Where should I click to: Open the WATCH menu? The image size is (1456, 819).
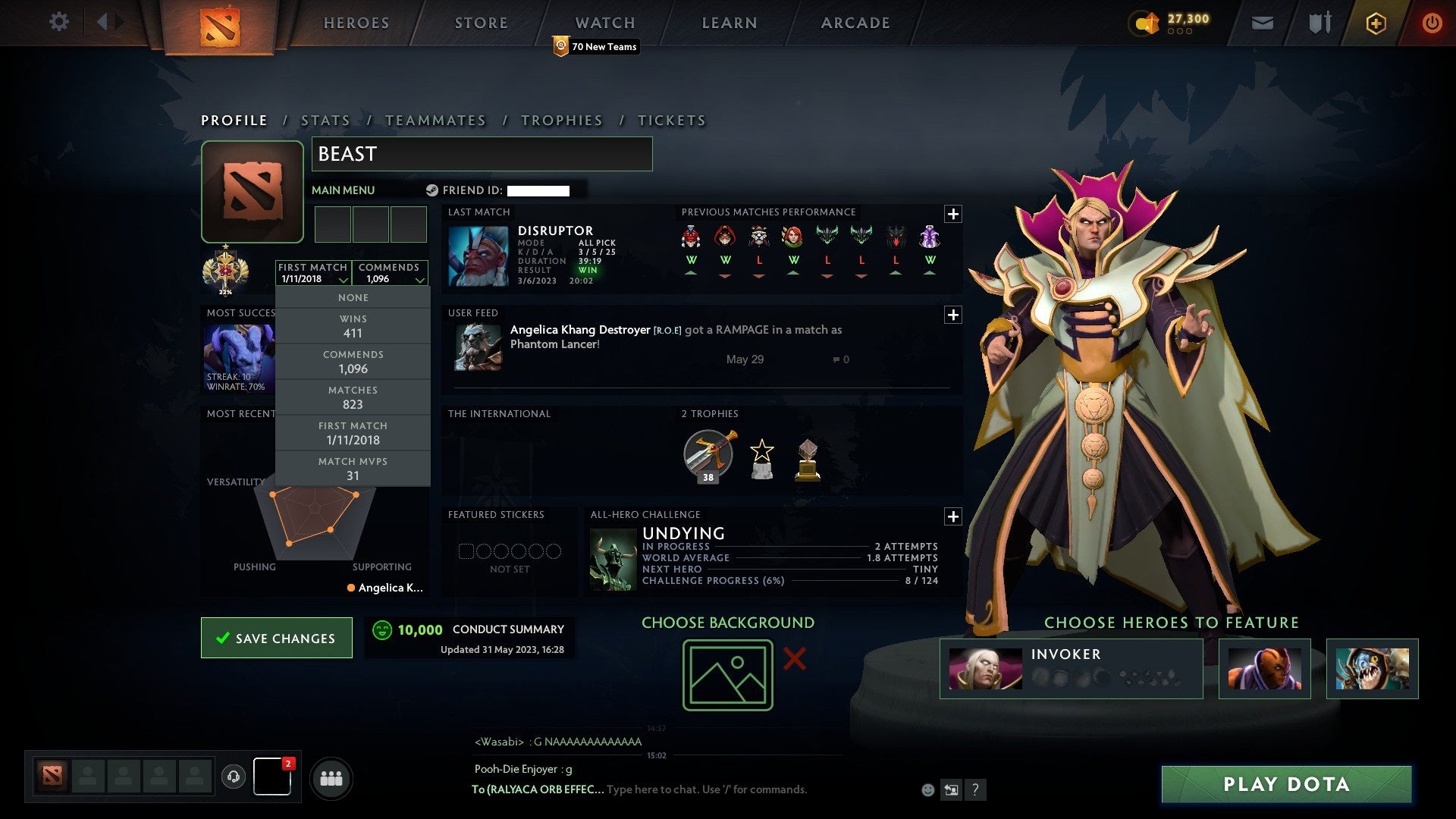click(x=604, y=23)
